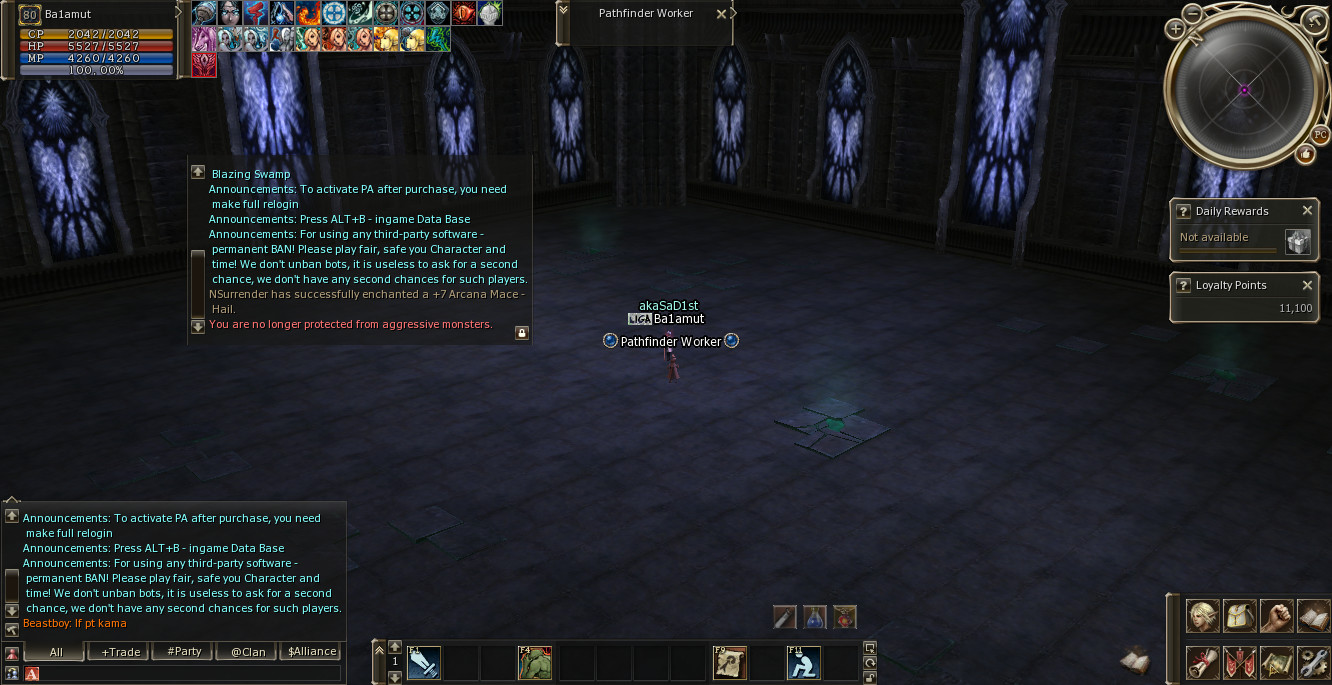Open help for Loyalty Points
Screen dimensions: 1332x685
pos(1183,285)
